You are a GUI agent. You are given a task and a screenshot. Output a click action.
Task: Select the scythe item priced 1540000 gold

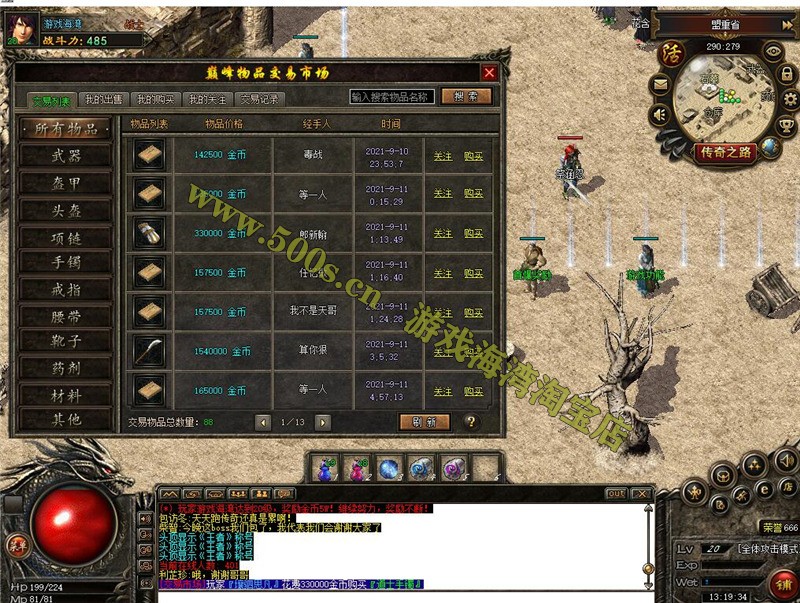149,351
